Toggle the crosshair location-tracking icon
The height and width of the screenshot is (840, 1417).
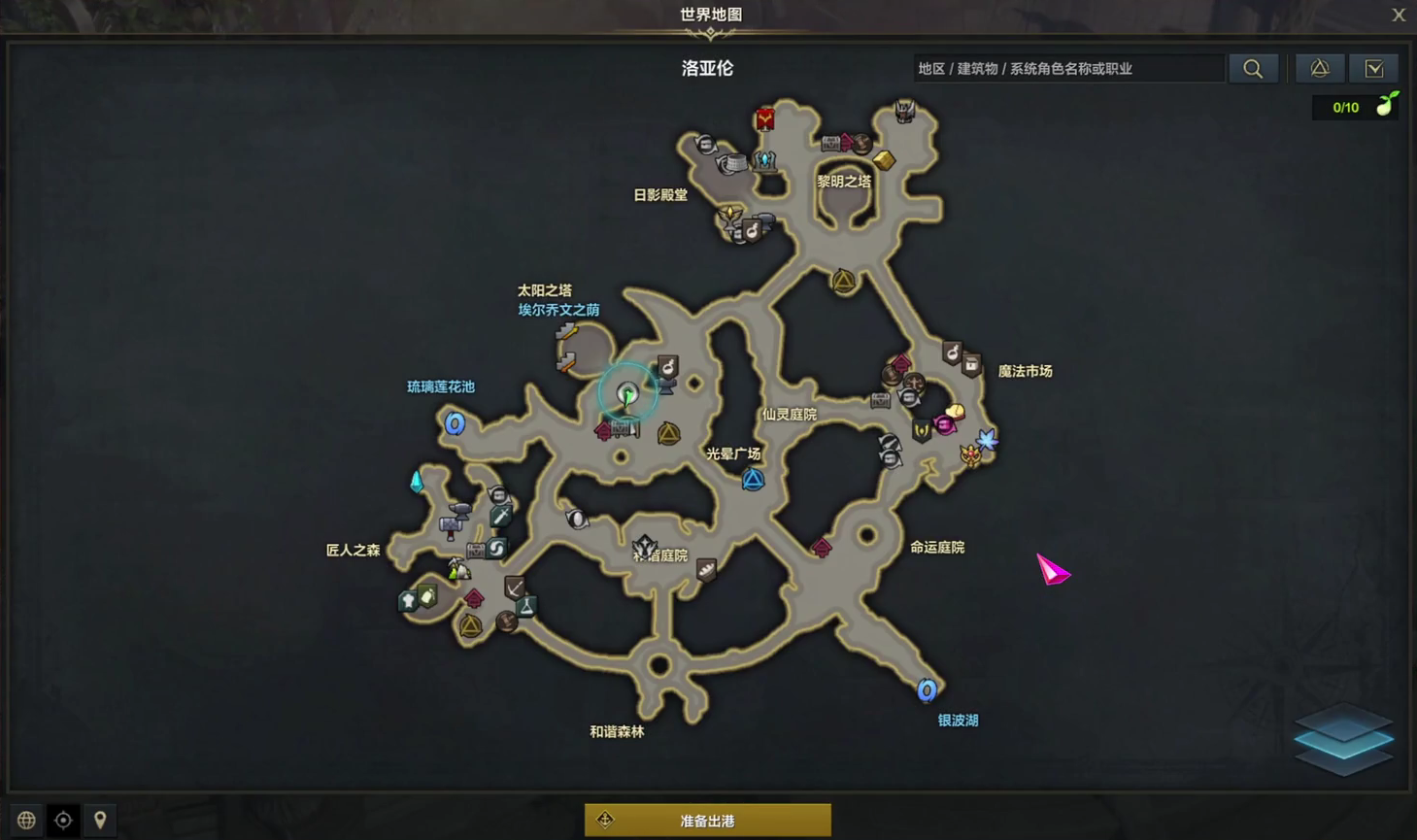tap(62, 820)
